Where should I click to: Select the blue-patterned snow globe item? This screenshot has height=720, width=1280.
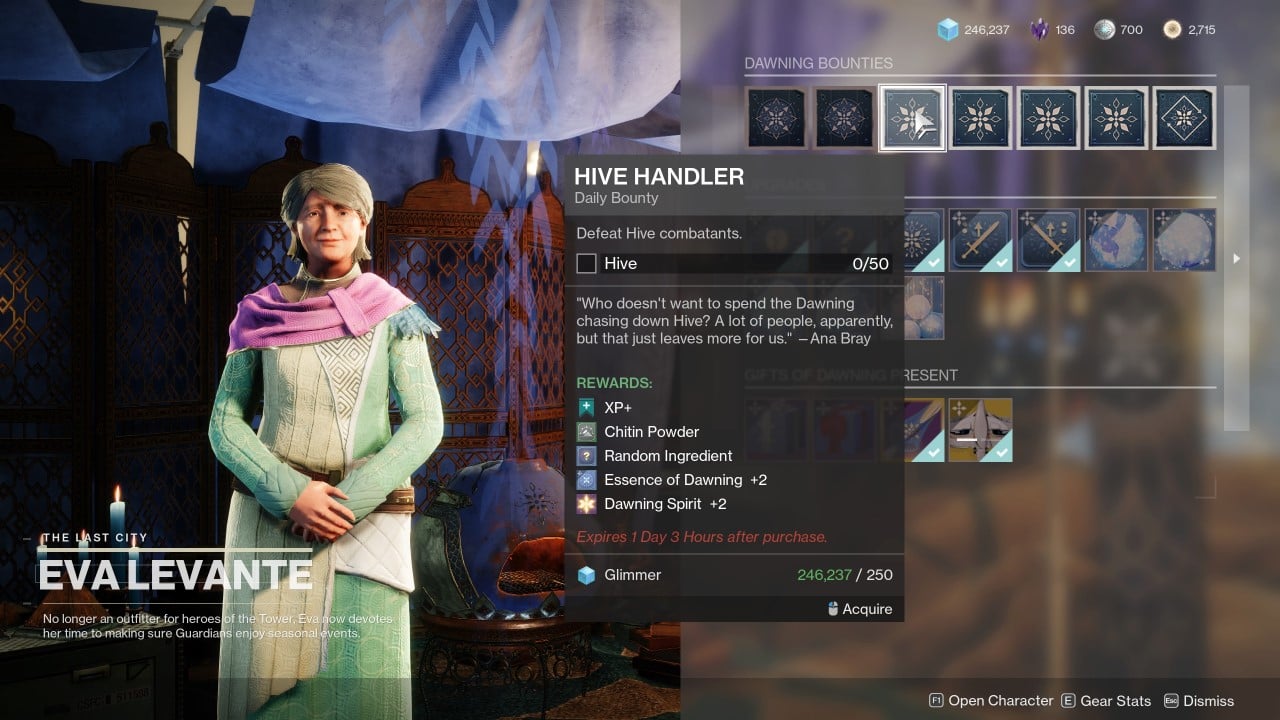coord(1116,240)
